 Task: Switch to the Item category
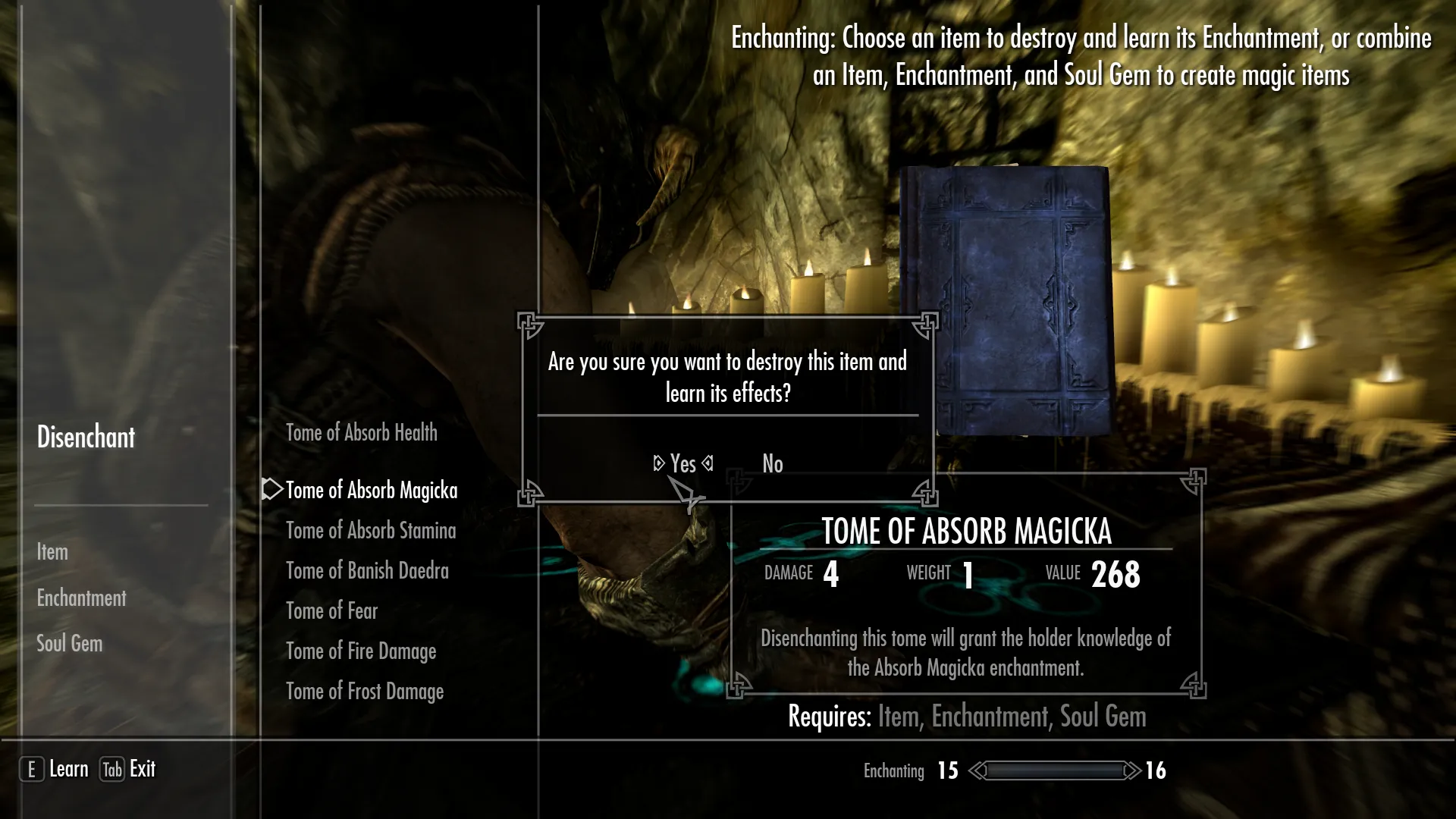52,552
